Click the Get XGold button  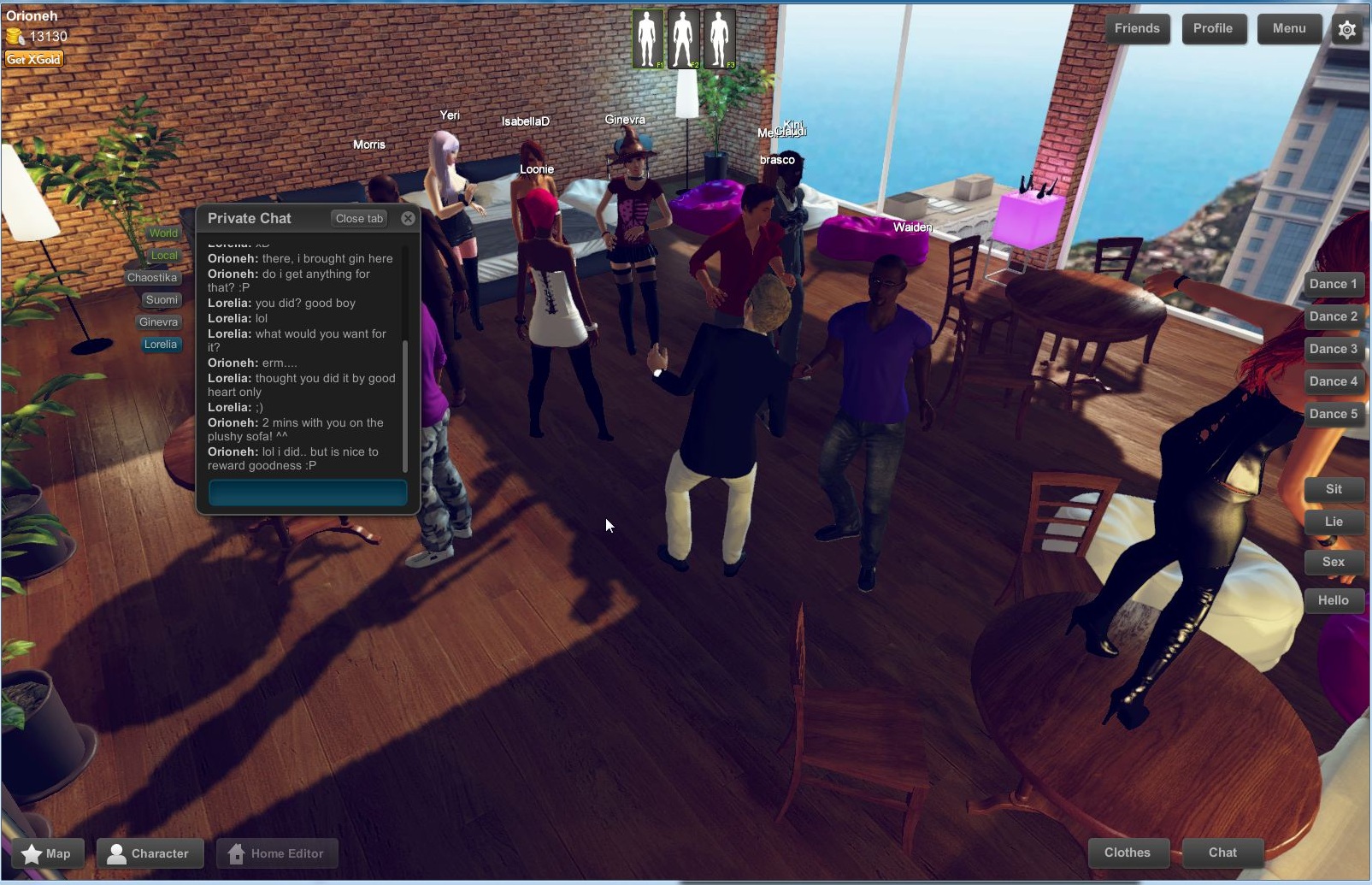pos(33,58)
